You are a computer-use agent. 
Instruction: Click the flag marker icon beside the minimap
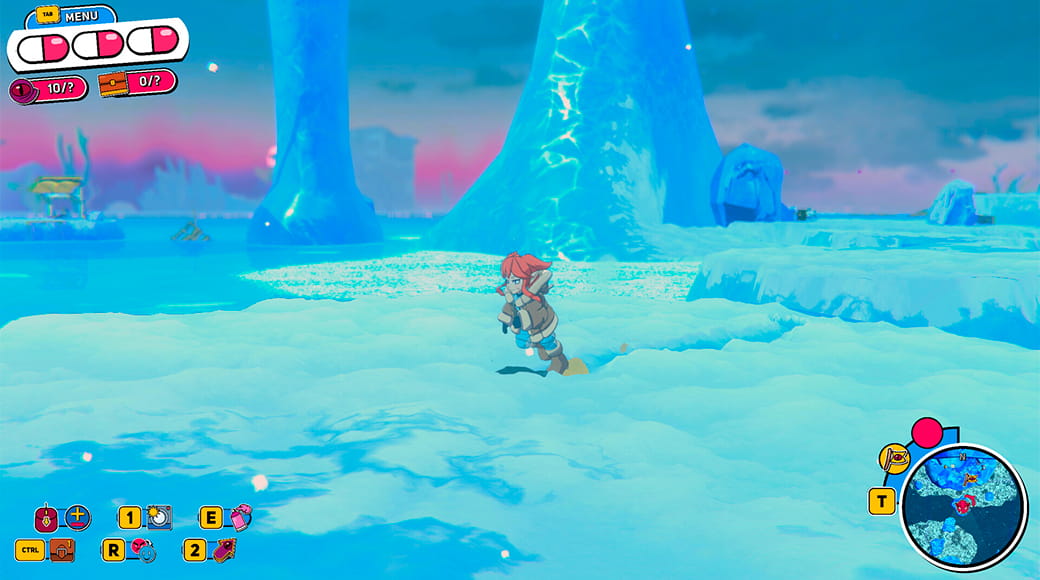tap(893, 459)
